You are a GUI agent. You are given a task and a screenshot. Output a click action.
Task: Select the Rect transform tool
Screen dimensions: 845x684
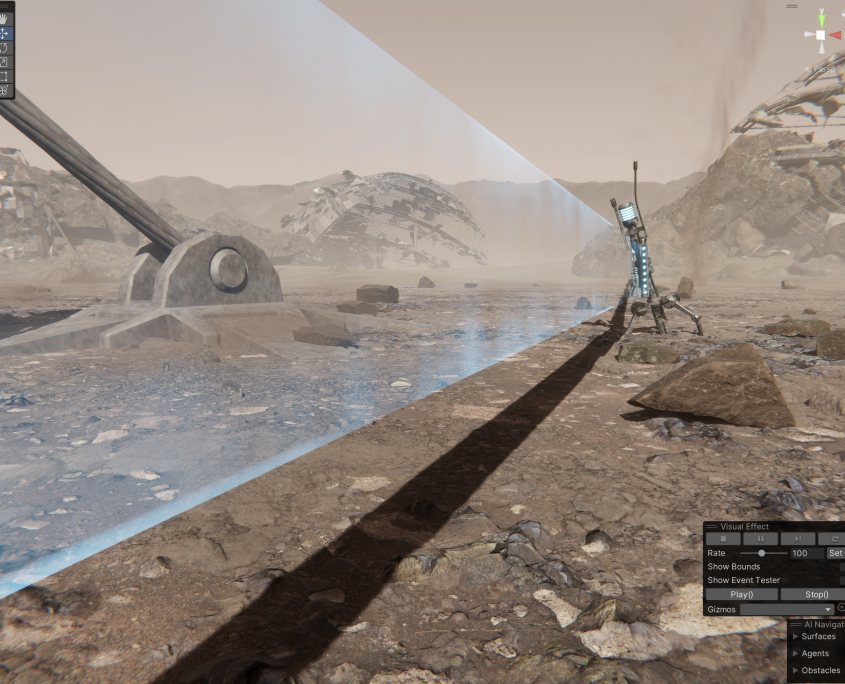pos(5,76)
